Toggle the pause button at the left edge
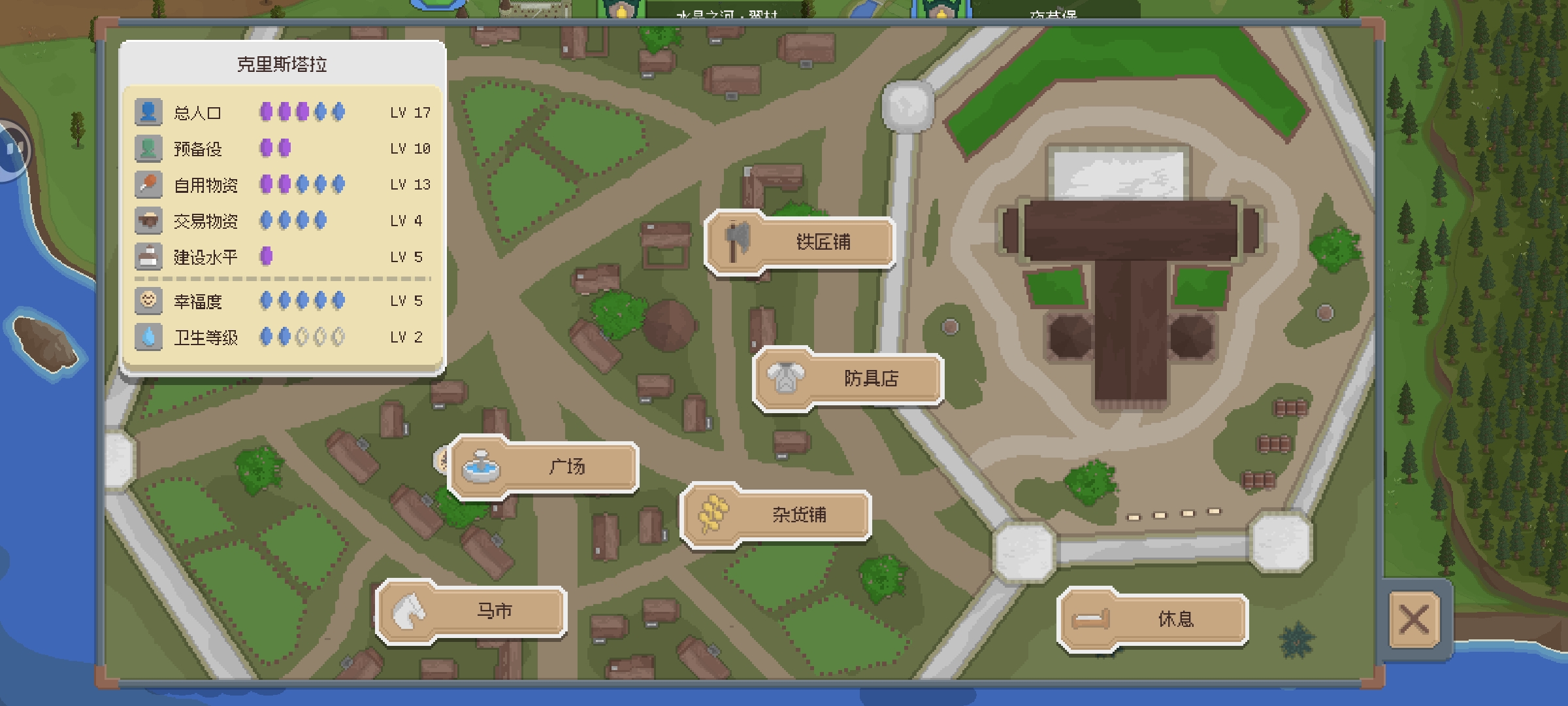Screen dimensions: 1568x706 (x=12, y=150)
